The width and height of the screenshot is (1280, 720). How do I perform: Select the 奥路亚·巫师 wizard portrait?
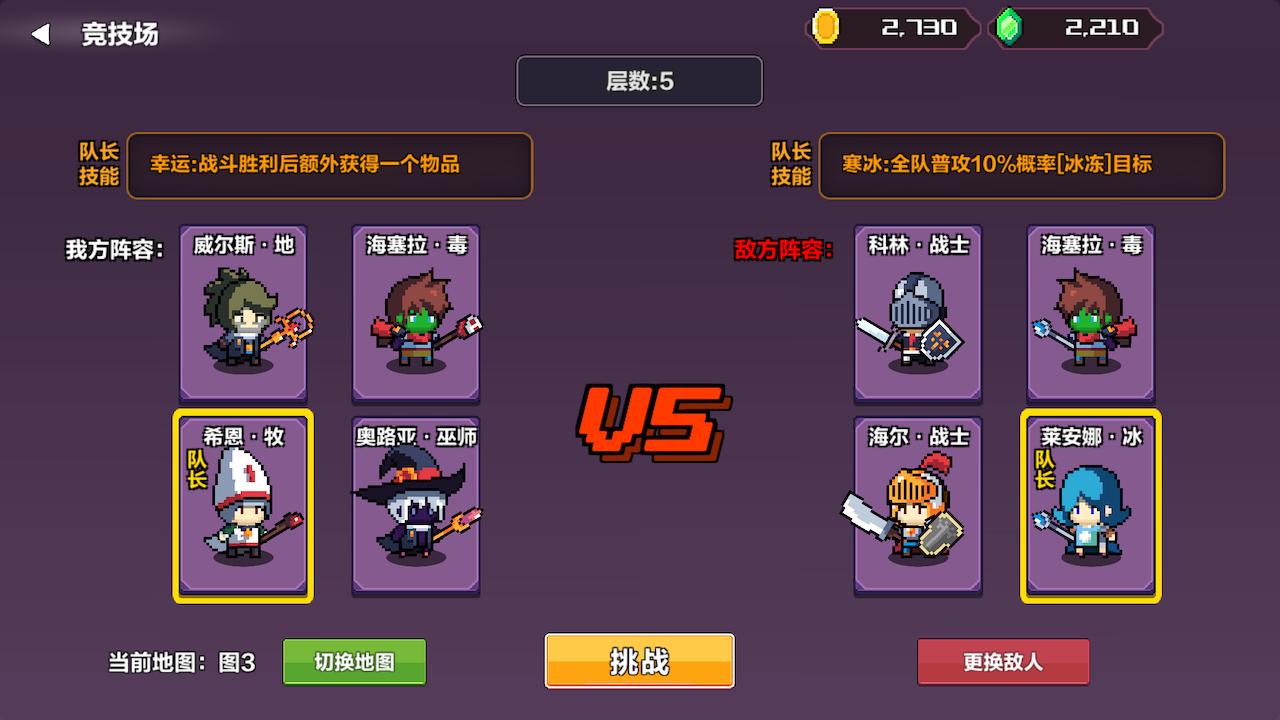[x=415, y=505]
